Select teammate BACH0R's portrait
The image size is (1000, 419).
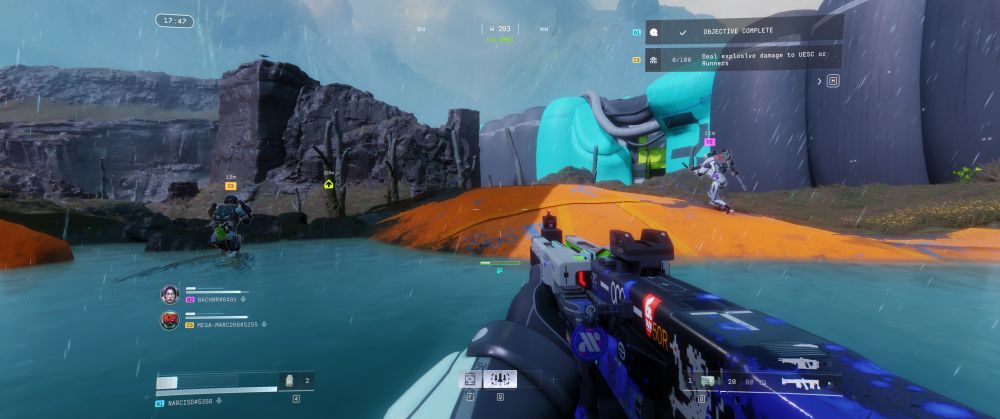tap(169, 294)
